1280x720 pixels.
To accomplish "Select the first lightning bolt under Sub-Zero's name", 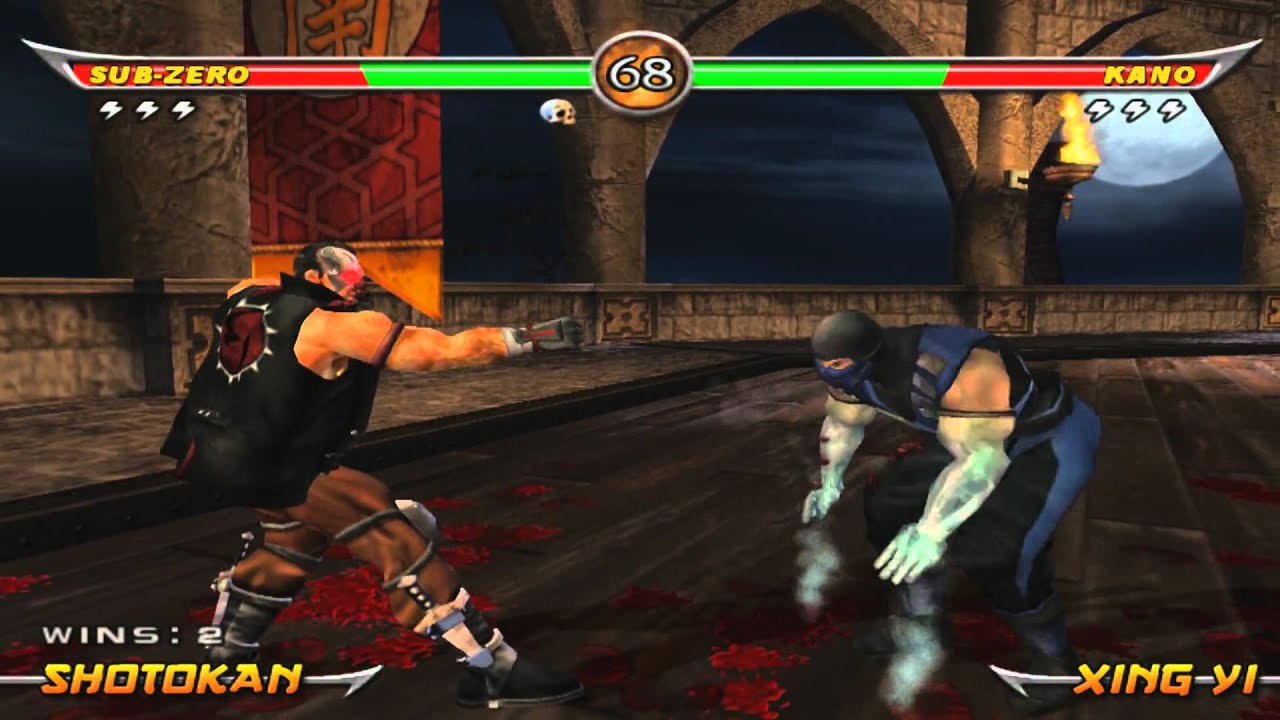I will tap(110, 110).
